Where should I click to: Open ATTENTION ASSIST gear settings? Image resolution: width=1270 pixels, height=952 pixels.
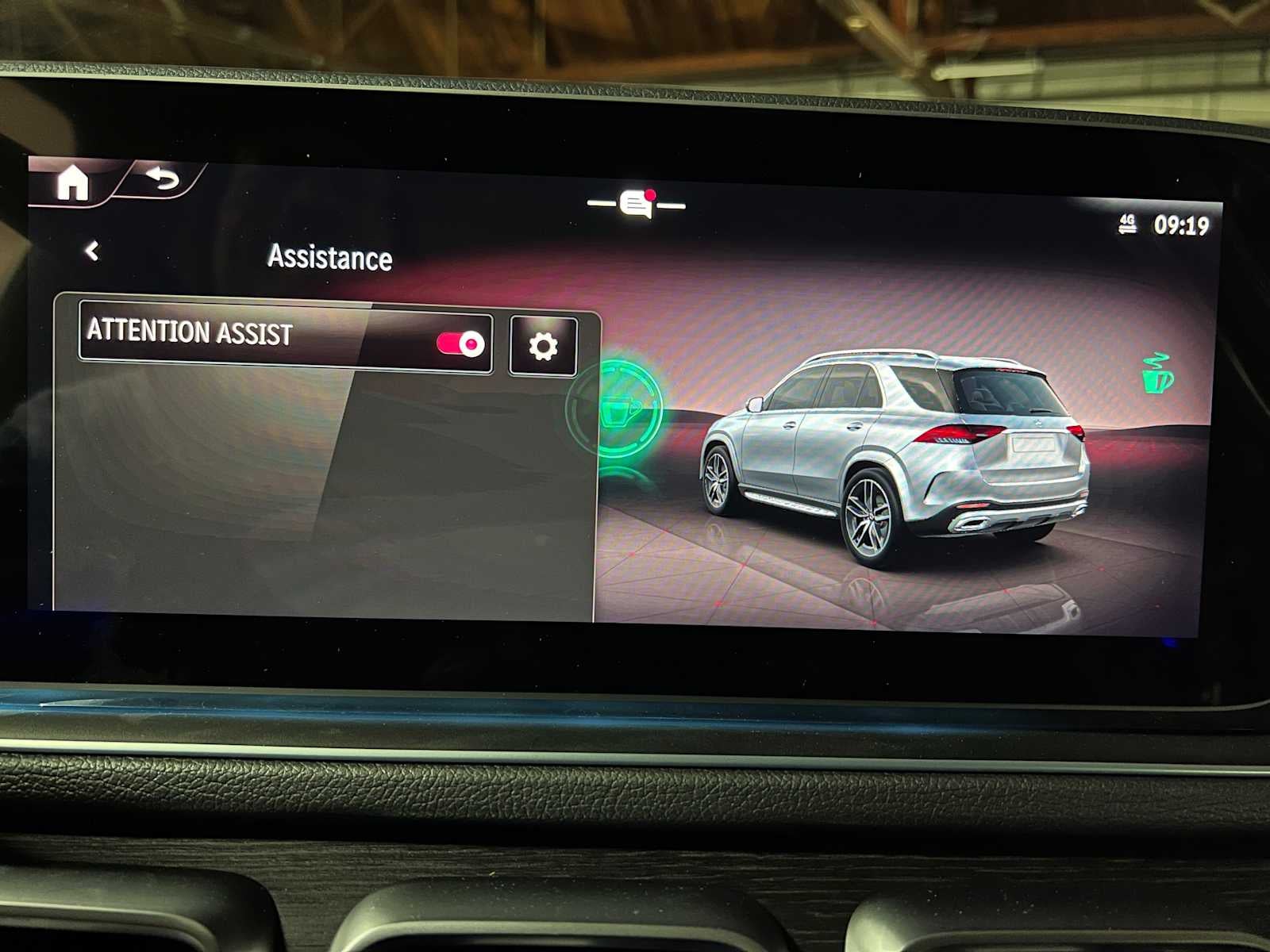point(543,346)
